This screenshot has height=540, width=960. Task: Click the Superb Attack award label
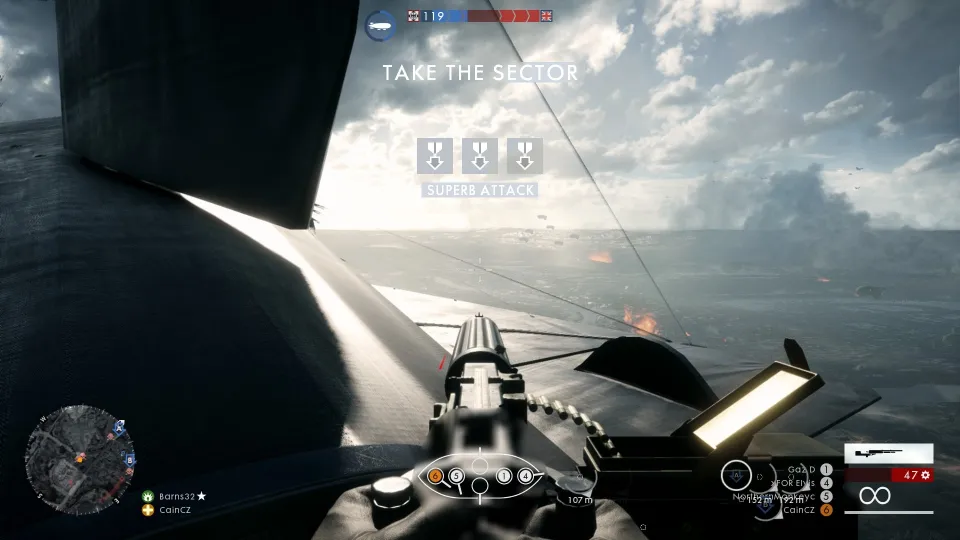pos(480,190)
